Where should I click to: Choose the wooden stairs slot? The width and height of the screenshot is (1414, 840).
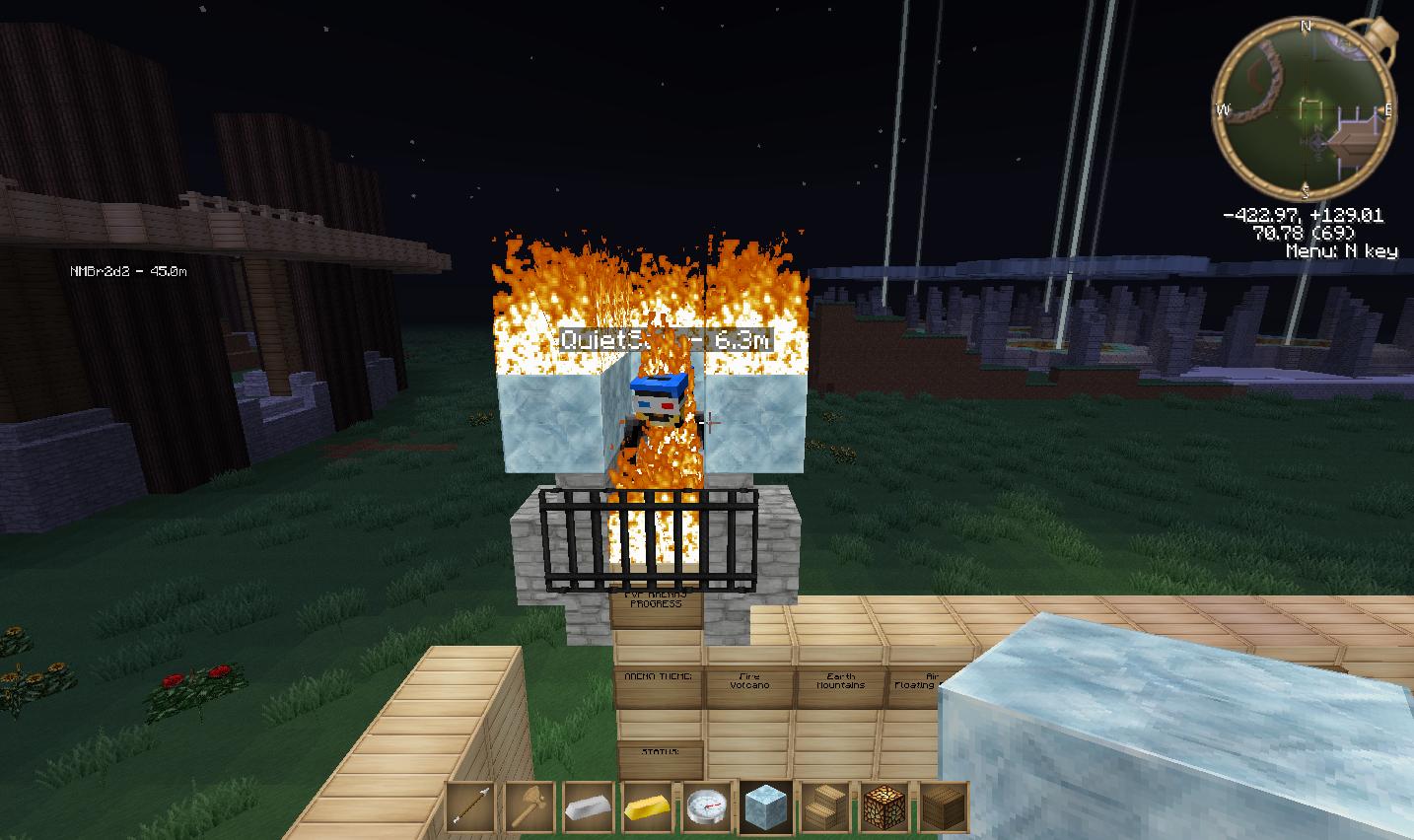click(x=825, y=808)
